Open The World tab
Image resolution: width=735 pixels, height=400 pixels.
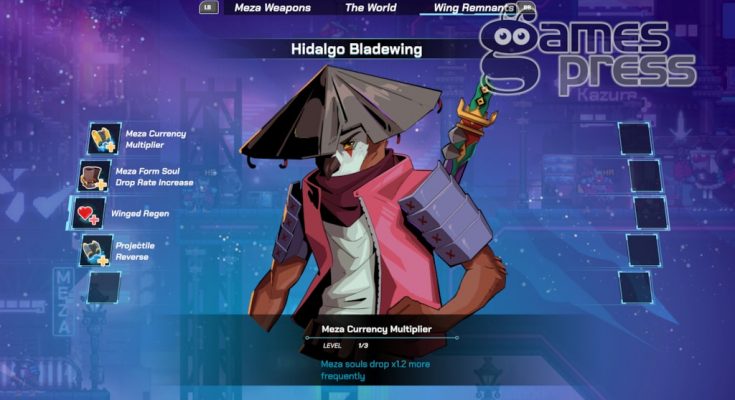370,8
